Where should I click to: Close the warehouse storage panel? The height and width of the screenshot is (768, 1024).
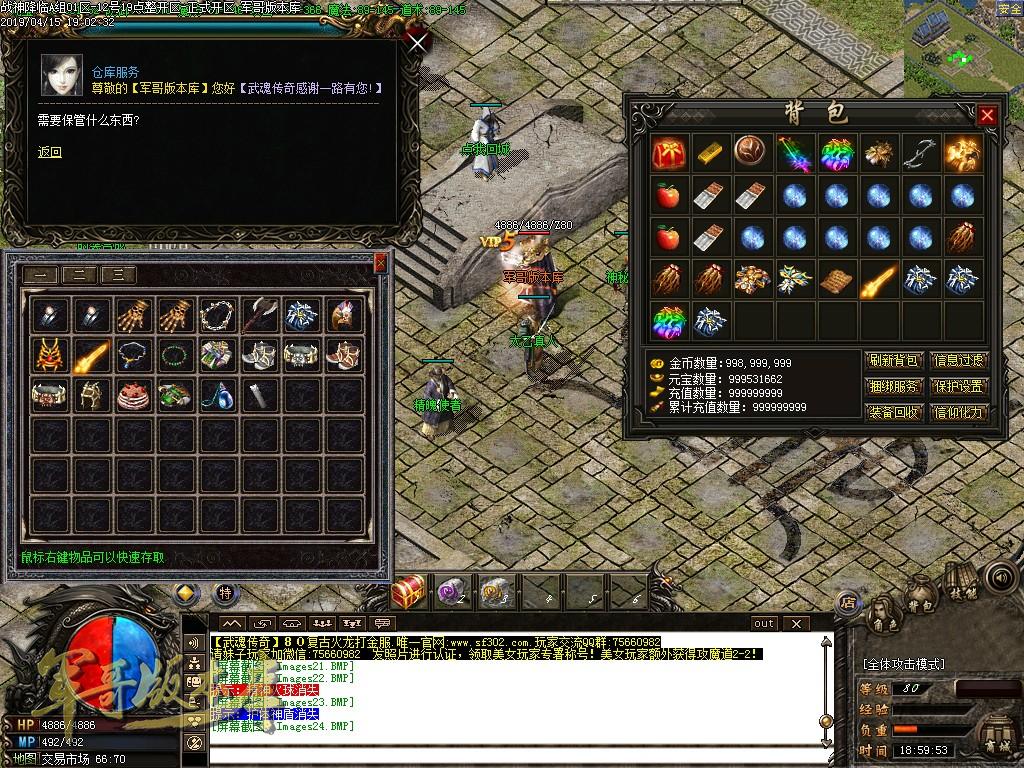click(x=380, y=263)
